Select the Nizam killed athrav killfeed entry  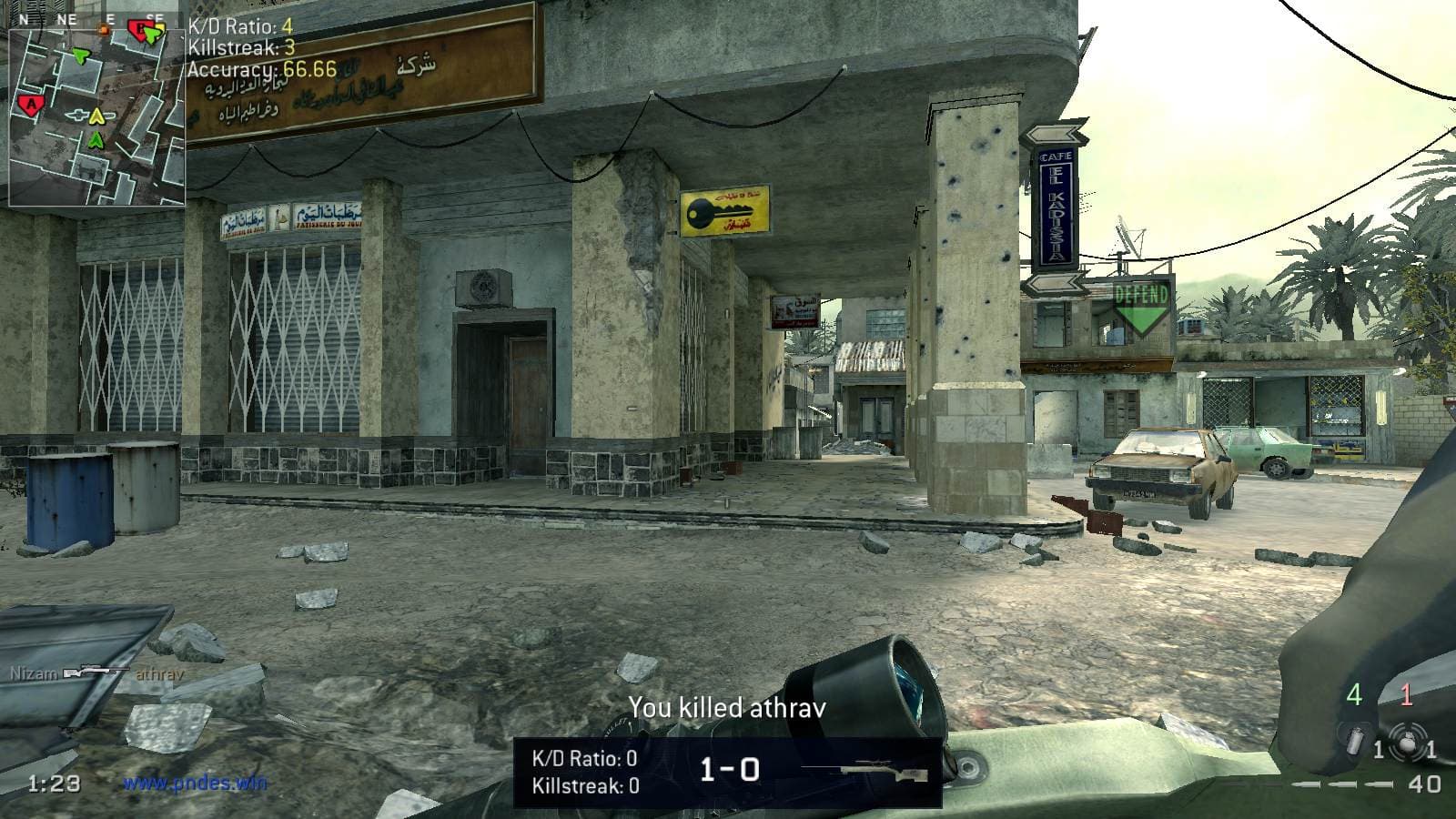tap(97, 674)
